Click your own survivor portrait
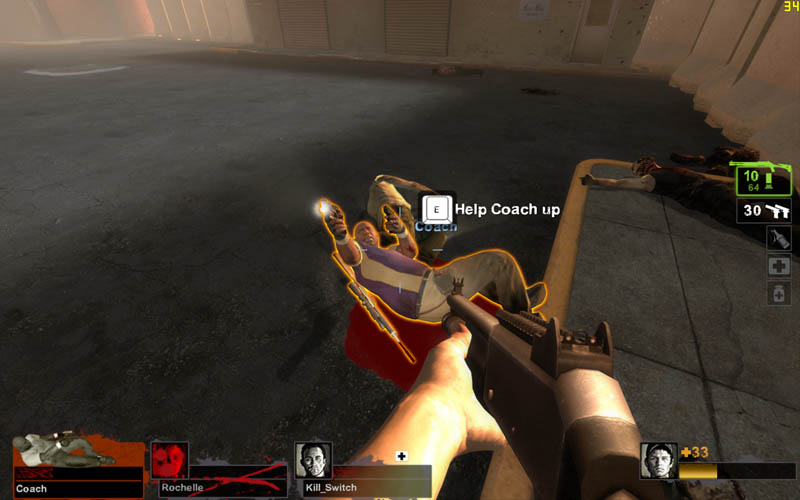The height and width of the screenshot is (500, 800). tap(658, 461)
